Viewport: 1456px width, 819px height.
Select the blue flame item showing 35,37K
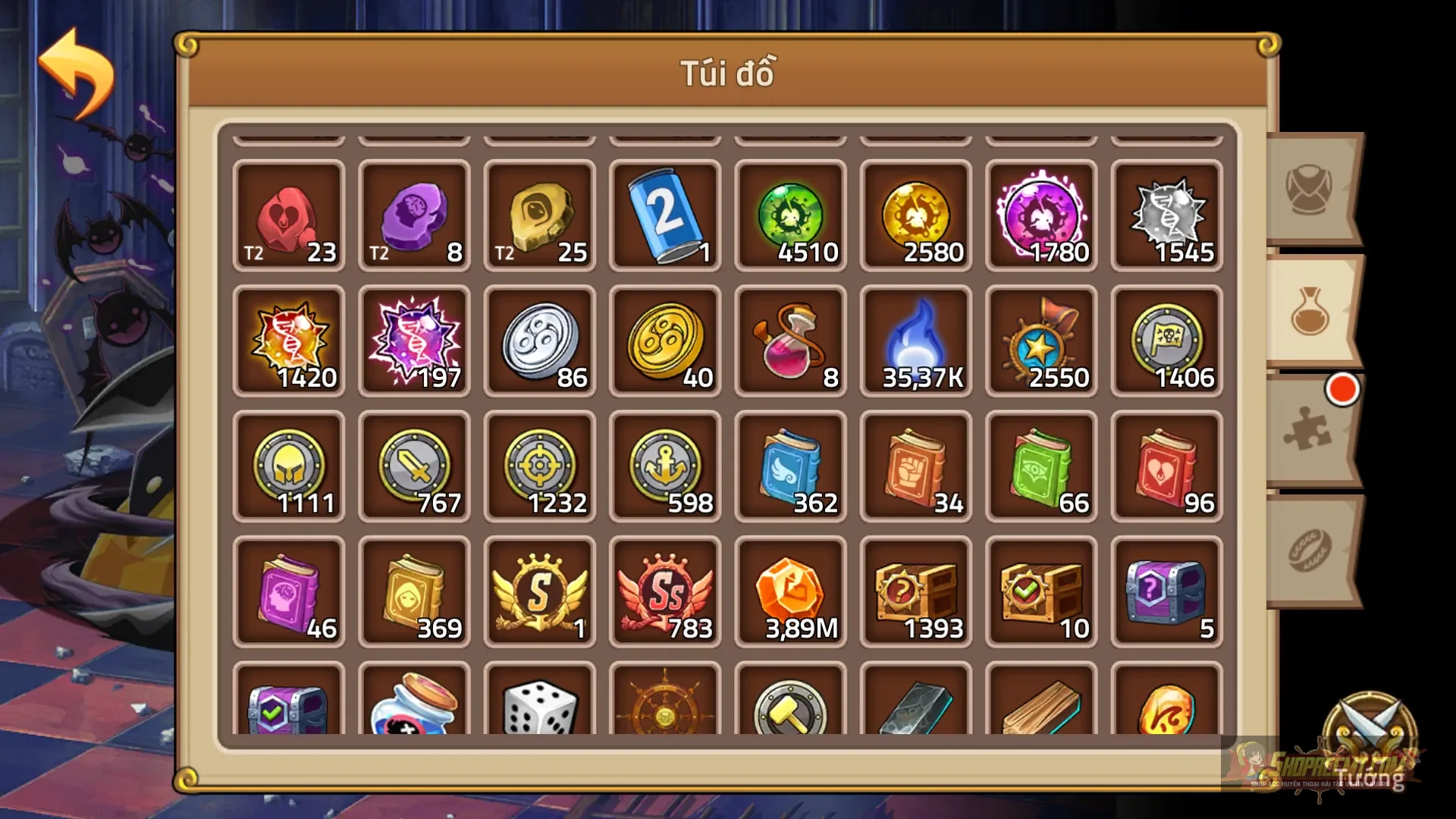[915, 341]
